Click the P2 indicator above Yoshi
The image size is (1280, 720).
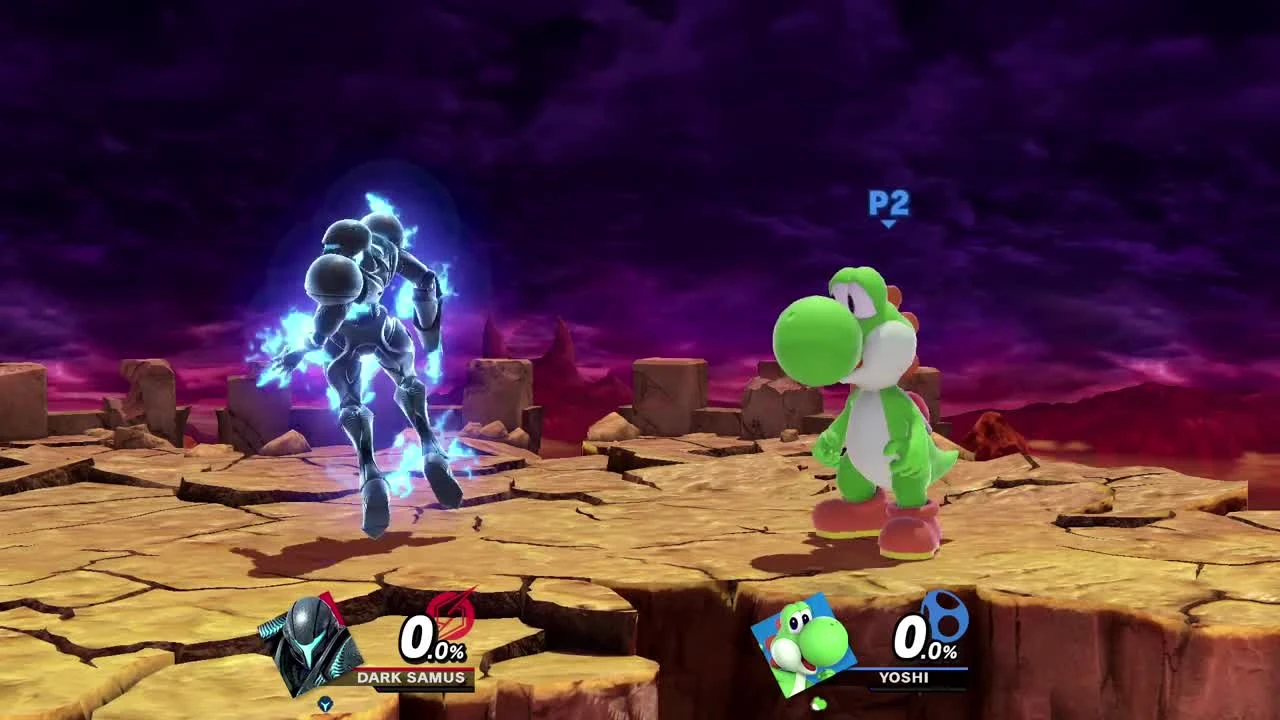click(x=889, y=206)
